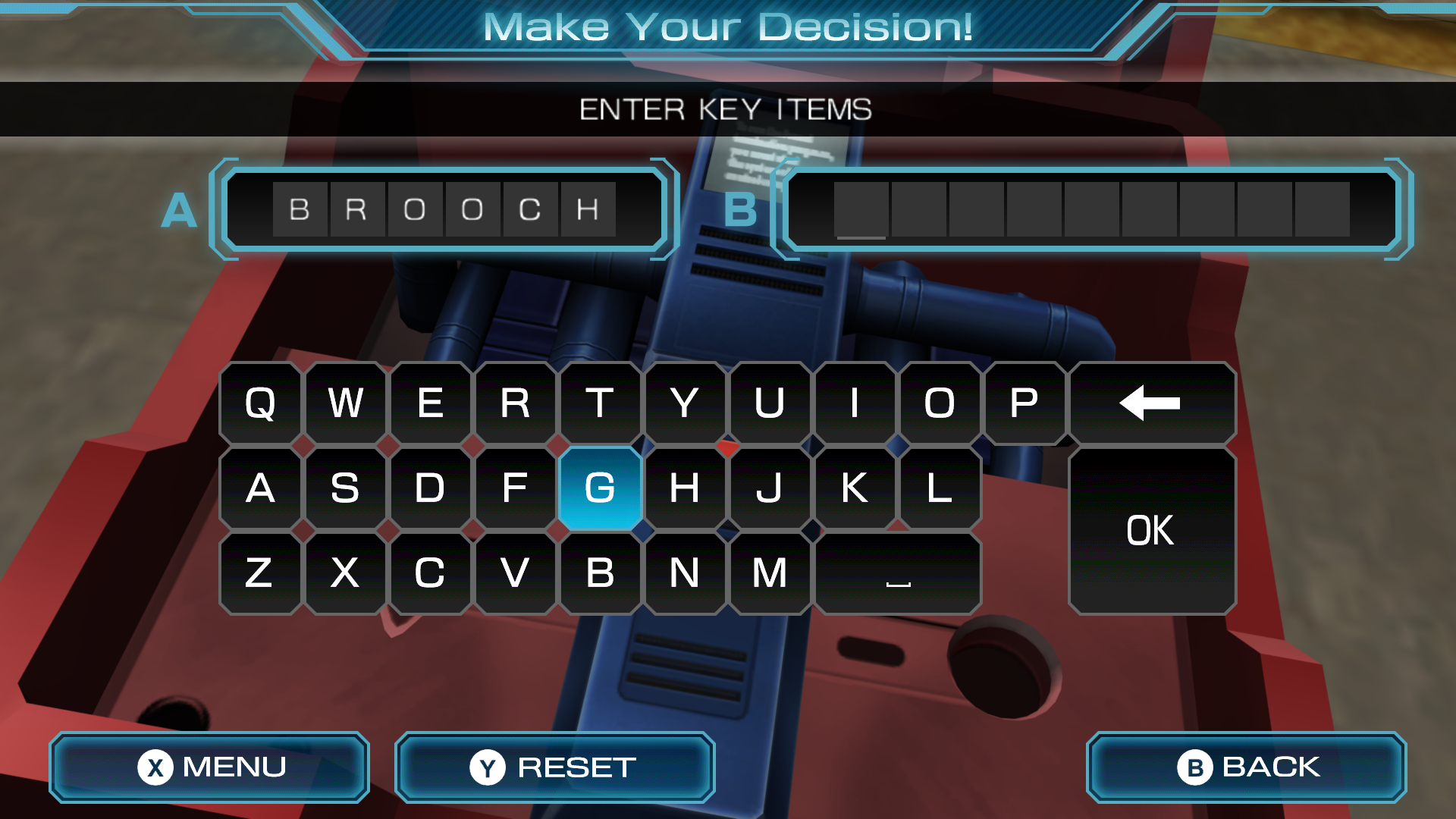The height and width of the screenshot is (819, 1456).
Task: Click the L letter key
Action: (940, 488)
